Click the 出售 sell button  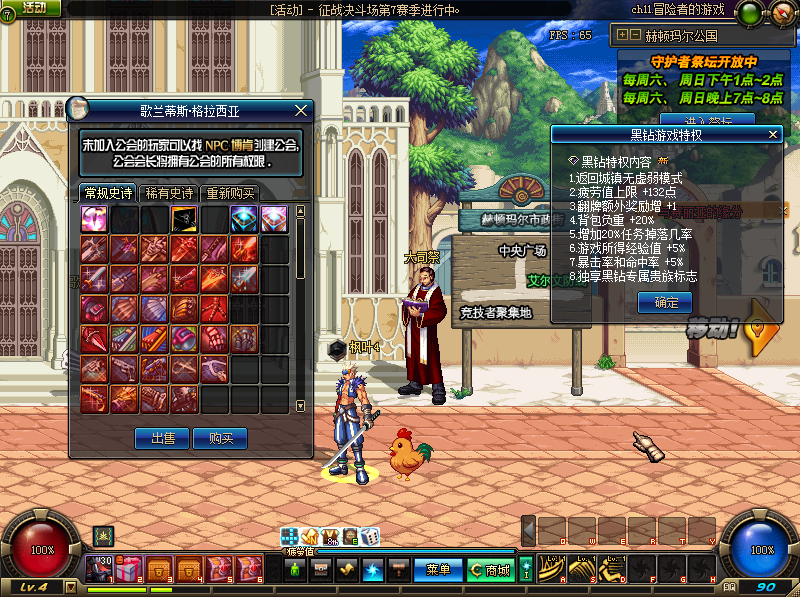162,438
